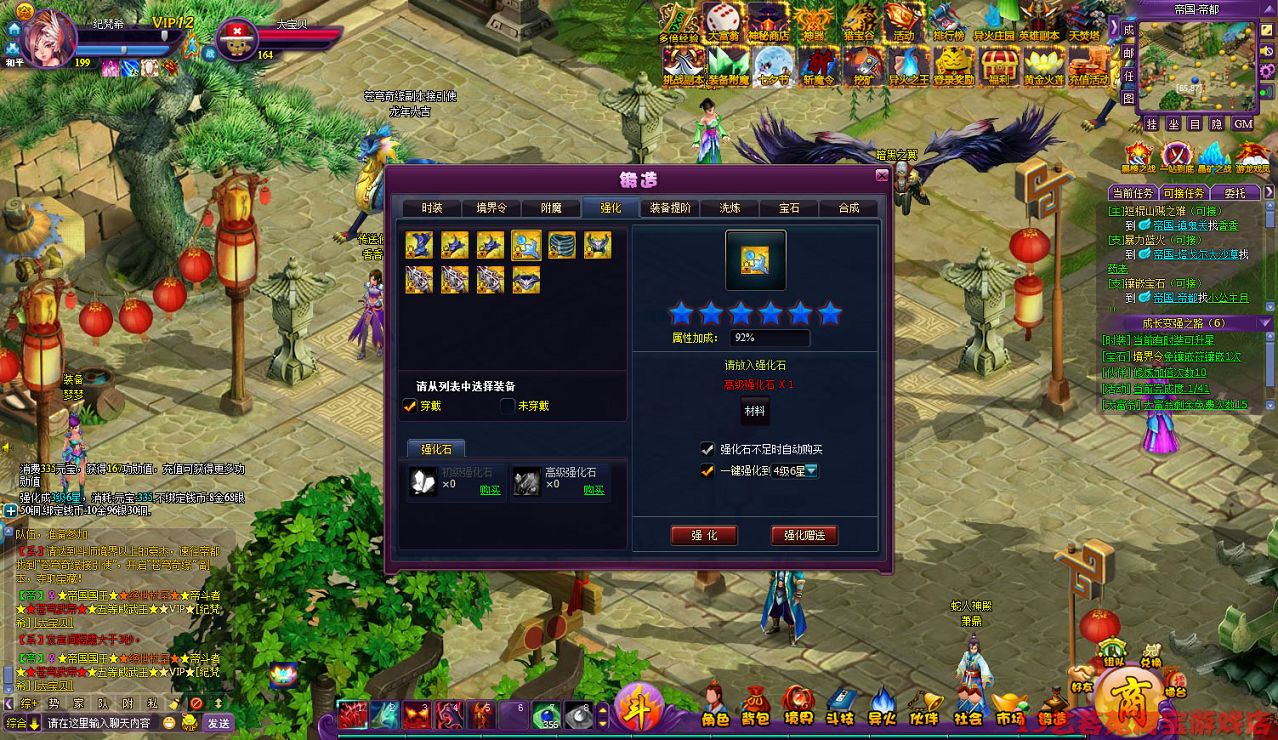Screen dimensions: 1278x740
Task: Open the 福利 treasure chest icon
Action: pos(998,65)
